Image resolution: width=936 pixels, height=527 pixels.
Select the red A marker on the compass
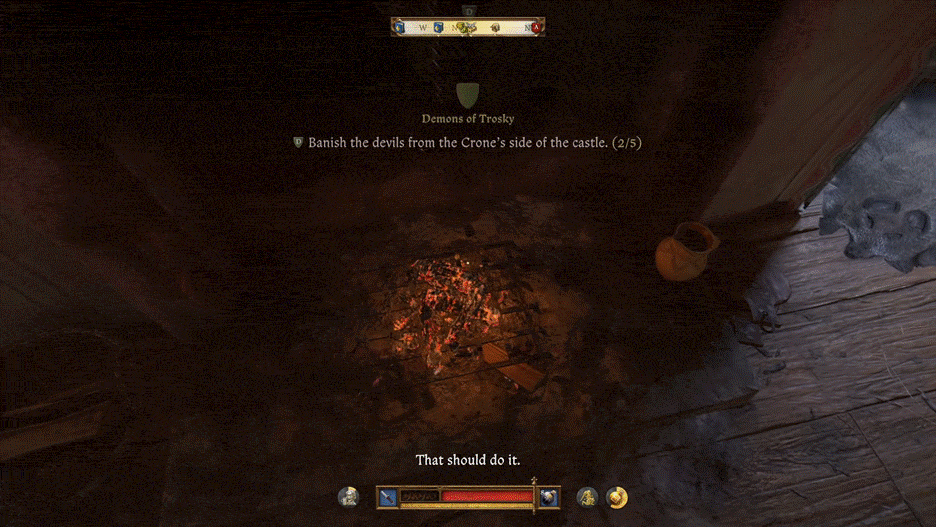pos(537,27)
